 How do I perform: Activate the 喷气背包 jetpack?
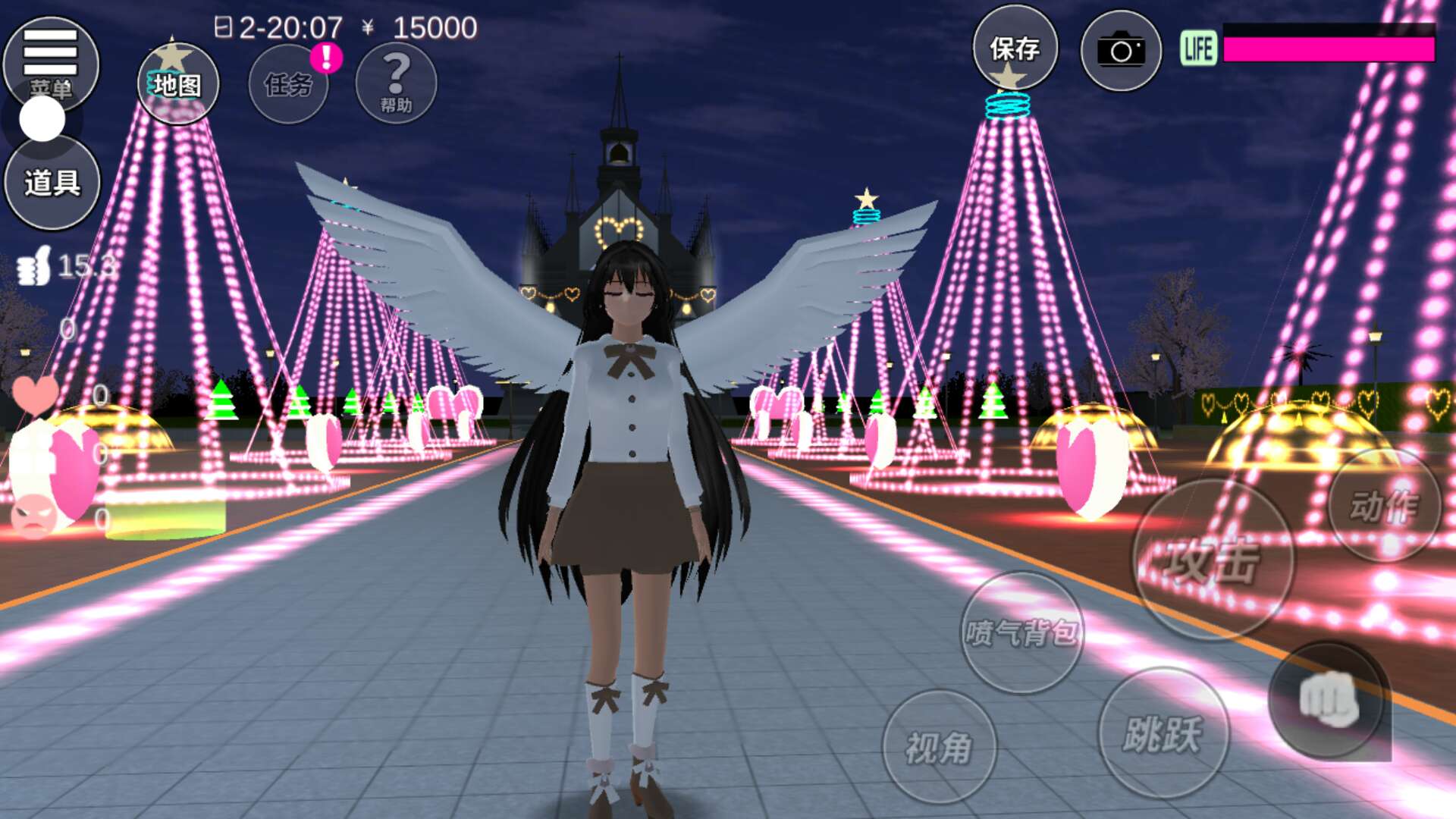tap(1021, 632)
